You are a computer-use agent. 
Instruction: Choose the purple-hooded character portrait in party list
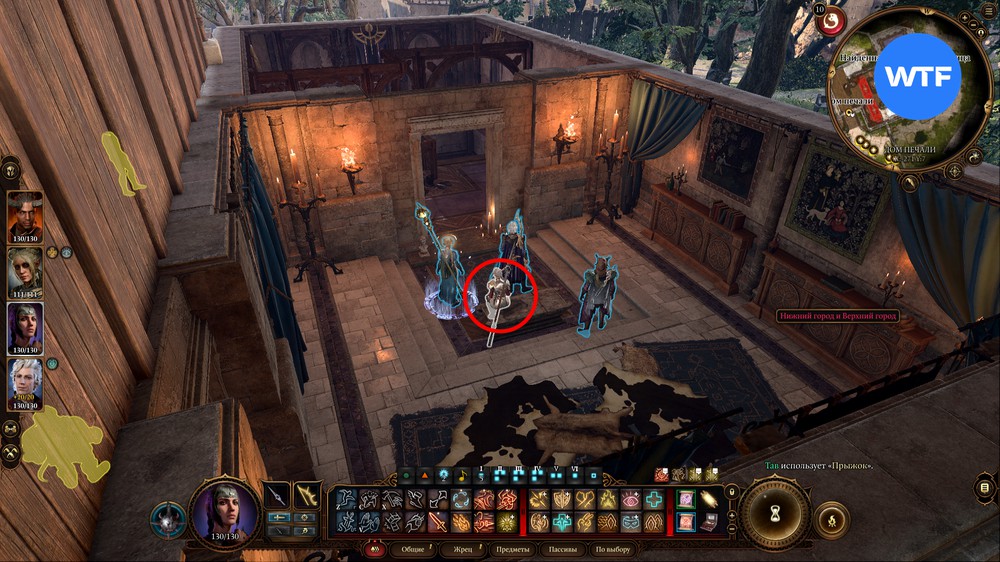pyautogui.click(x=25, y=327)
